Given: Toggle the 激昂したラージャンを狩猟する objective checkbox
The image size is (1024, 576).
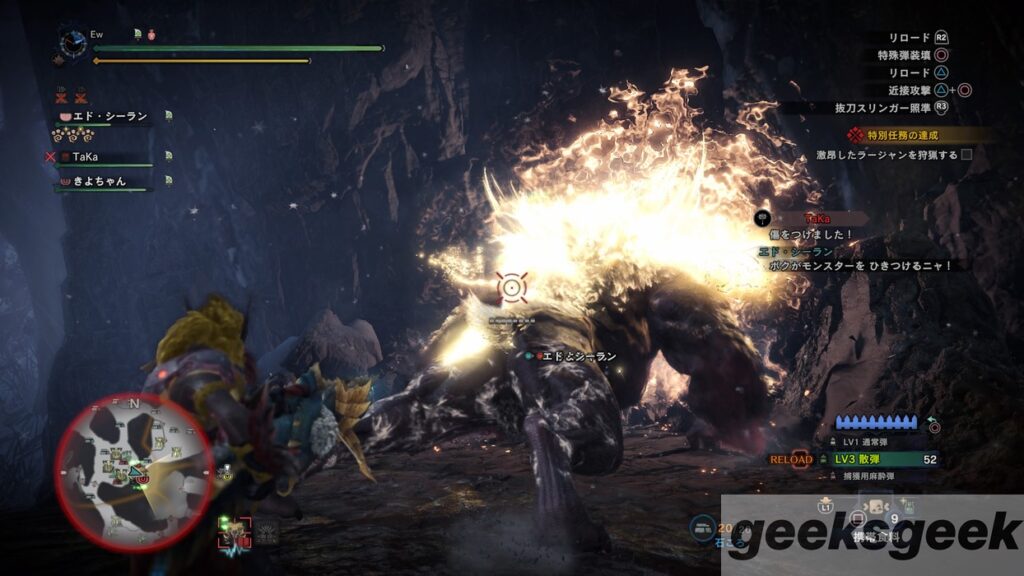Looking at the screenshot, I should tap(966, 155).
